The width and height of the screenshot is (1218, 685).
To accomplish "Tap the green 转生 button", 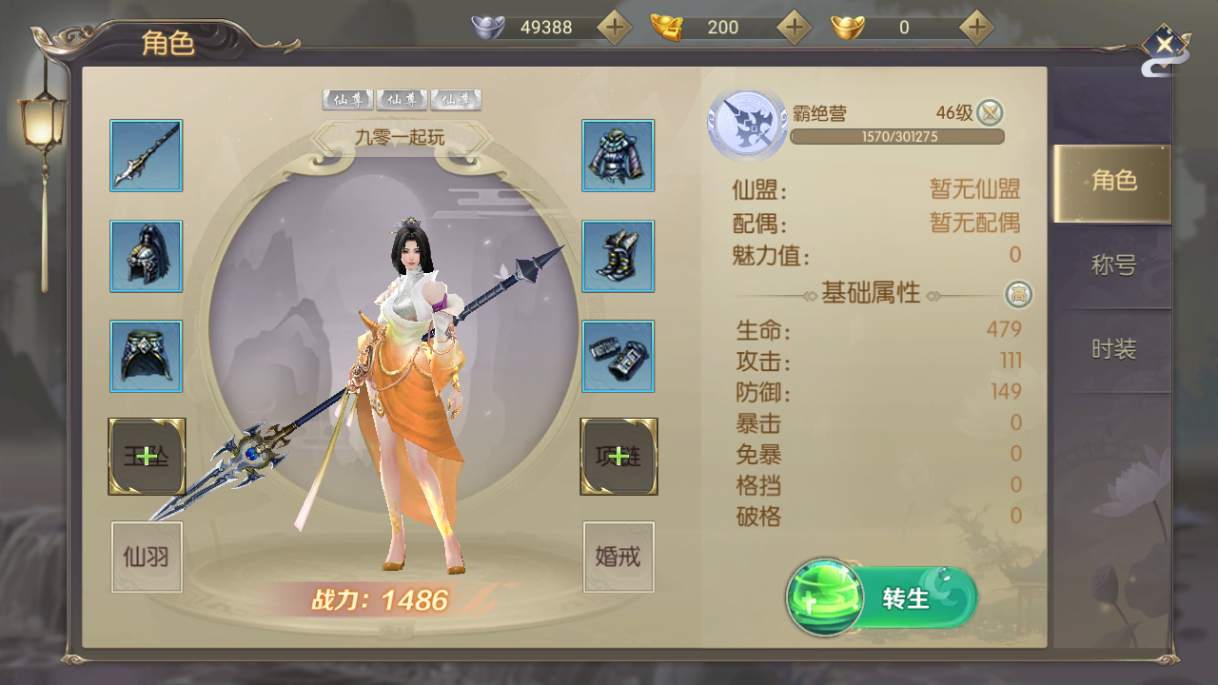I will (881, 598).
